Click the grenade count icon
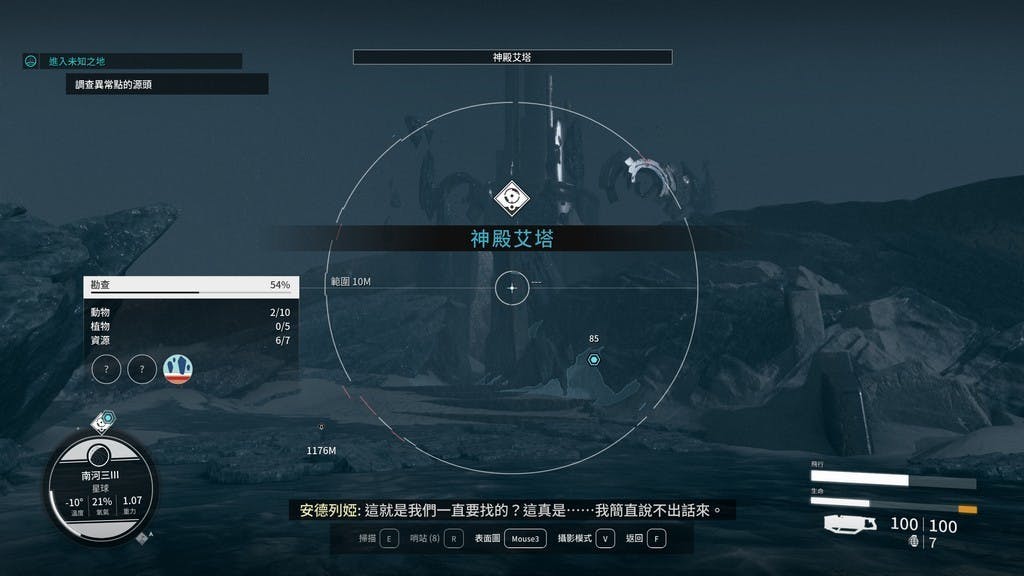 (x=914, y=543)
